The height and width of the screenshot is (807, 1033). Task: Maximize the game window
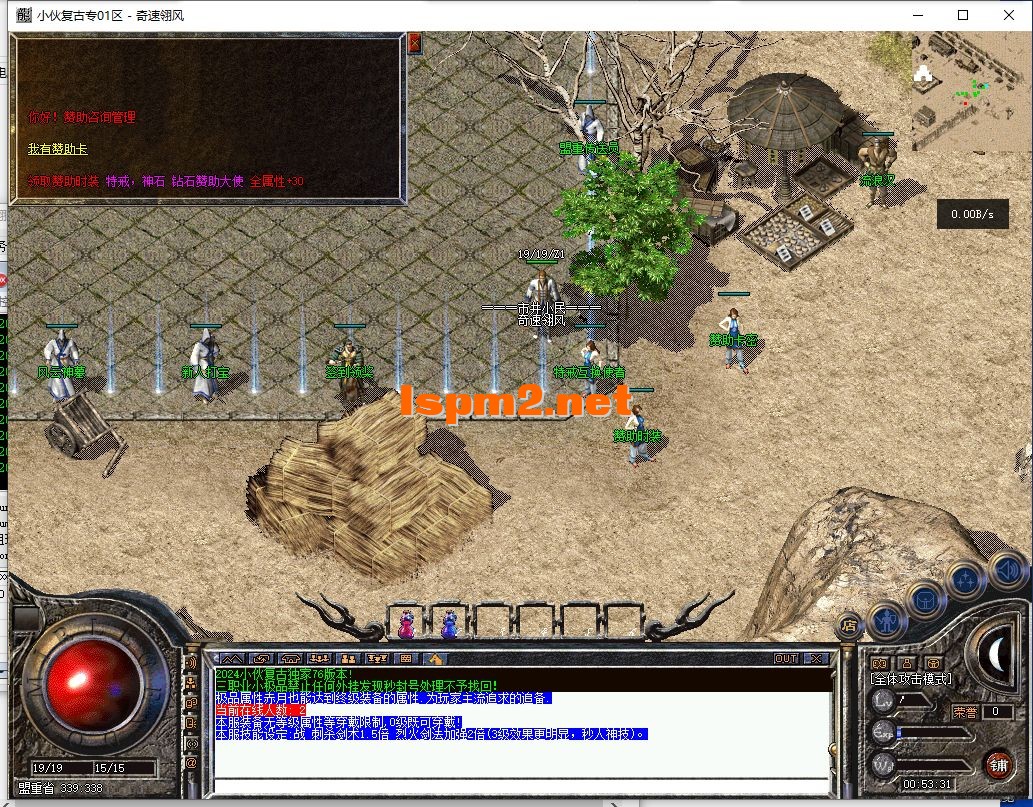tap(963, 15)
